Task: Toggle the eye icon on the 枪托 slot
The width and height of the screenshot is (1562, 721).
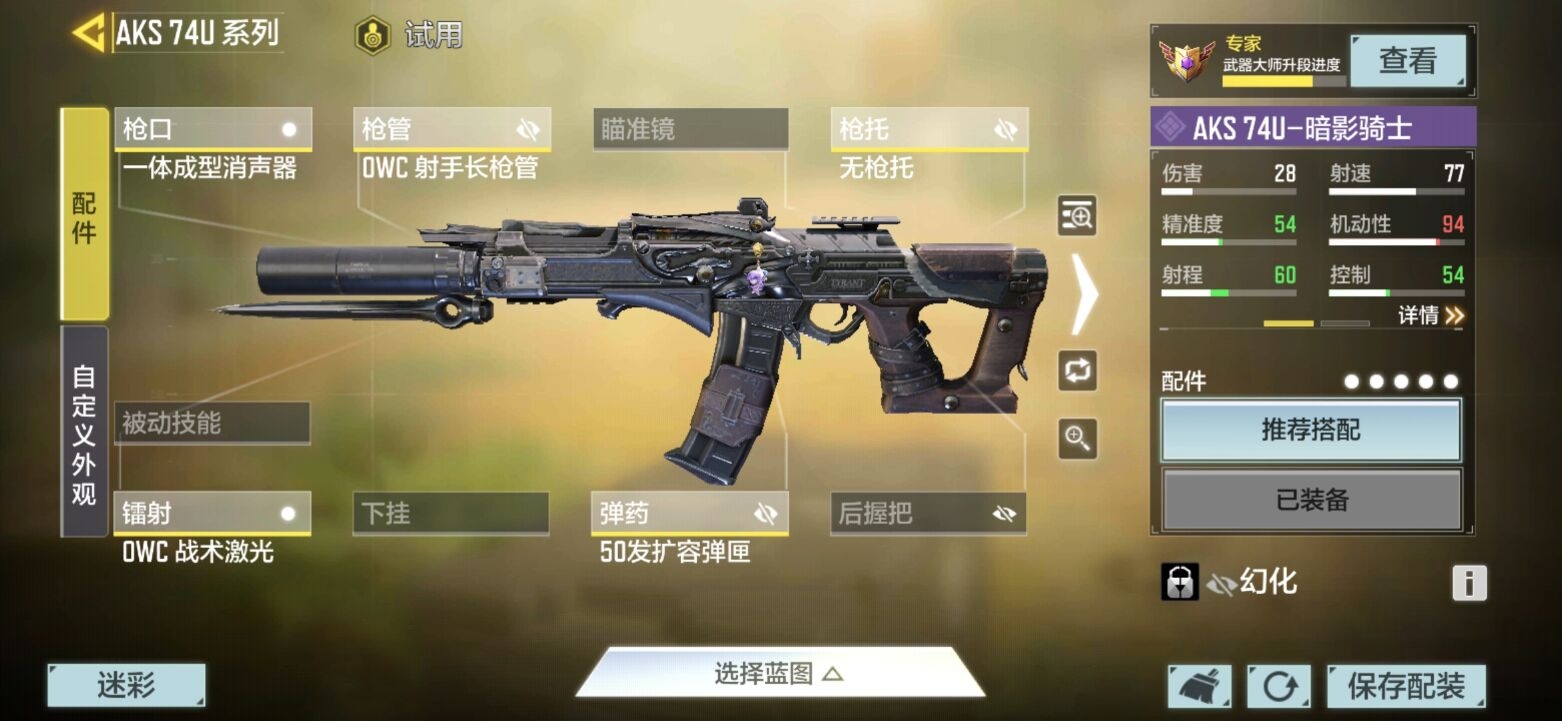Action: [1007, 128]
